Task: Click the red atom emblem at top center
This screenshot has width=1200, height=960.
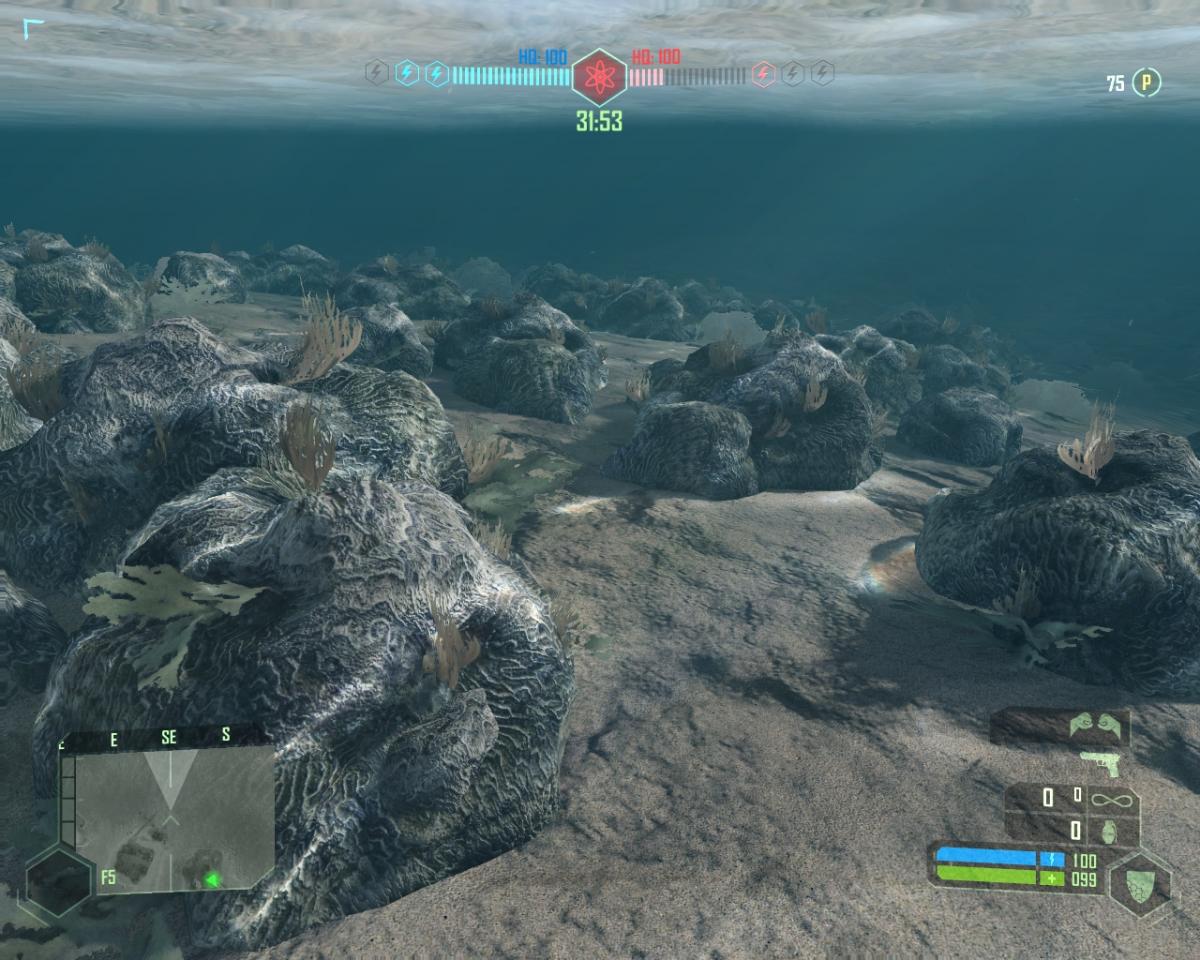Action: pyautogui.click(x=599, y=76)
